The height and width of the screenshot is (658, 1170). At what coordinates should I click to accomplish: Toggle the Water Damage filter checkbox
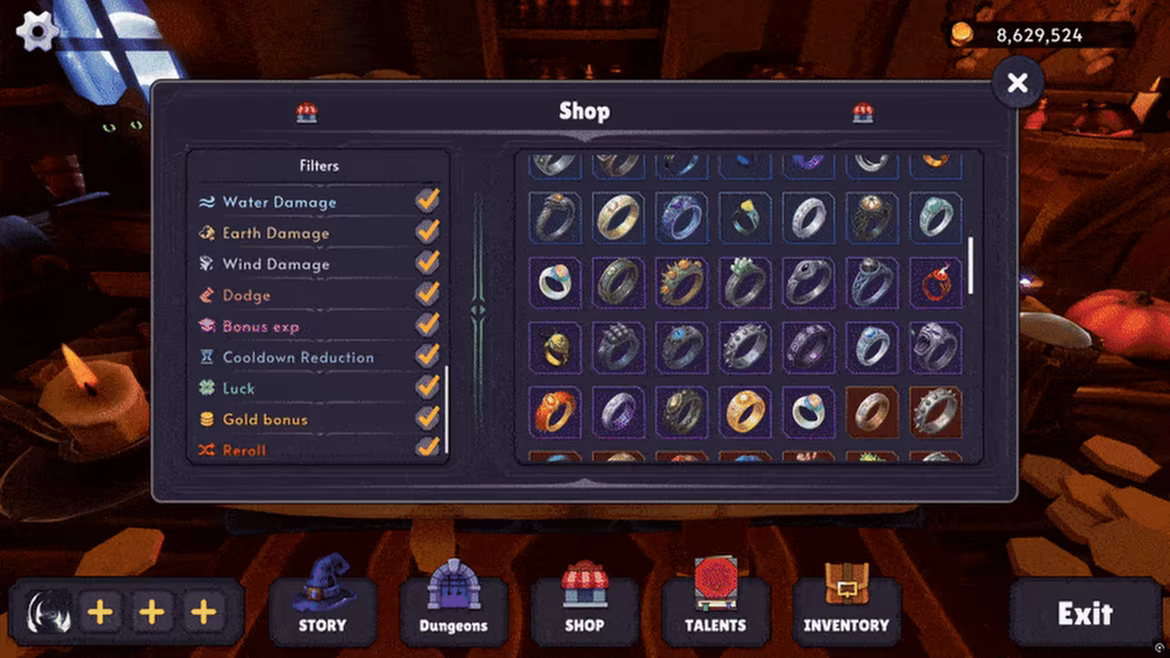click(x=428, y=201)
